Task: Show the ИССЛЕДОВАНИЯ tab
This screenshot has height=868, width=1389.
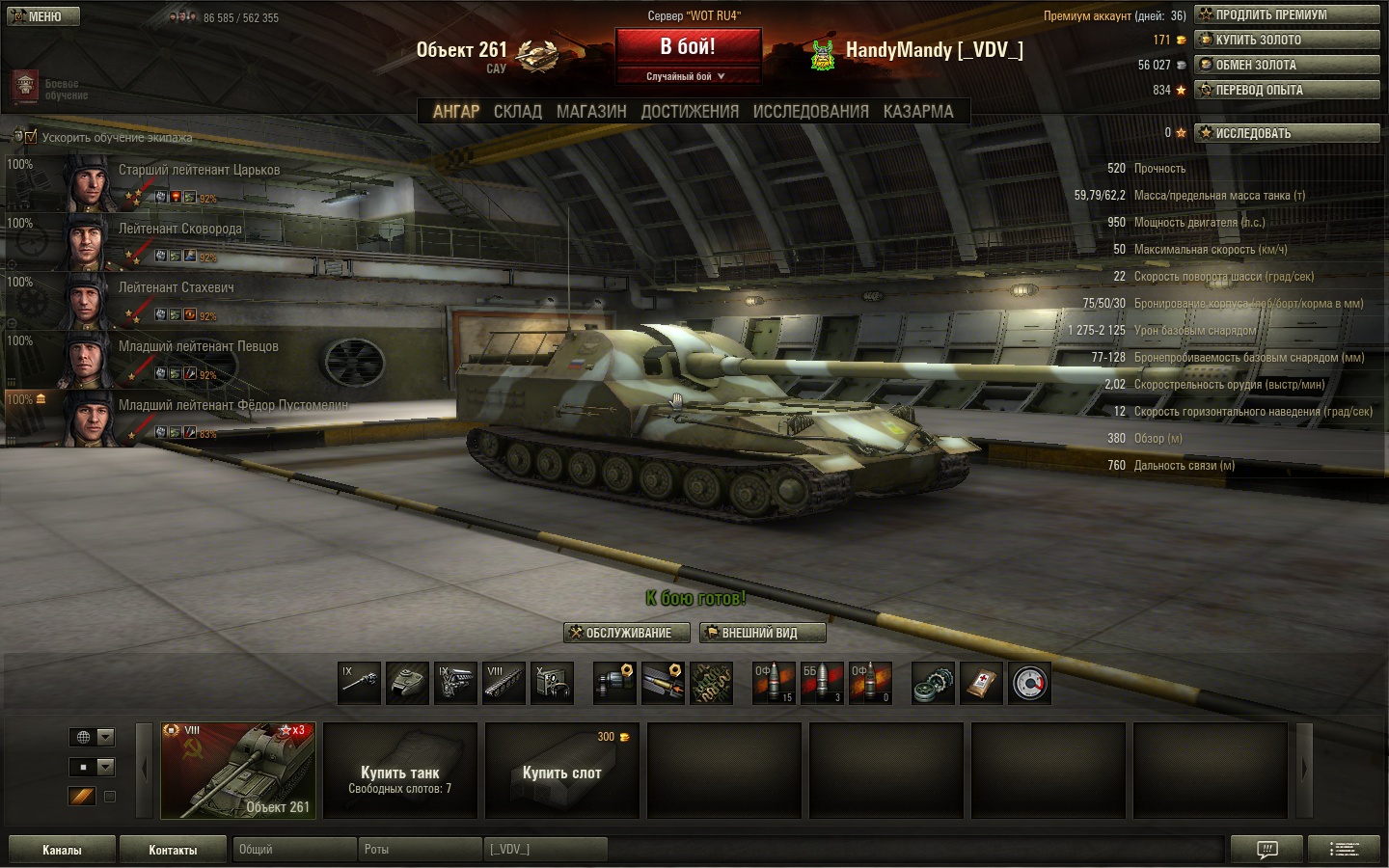Action: coord(810,112)
